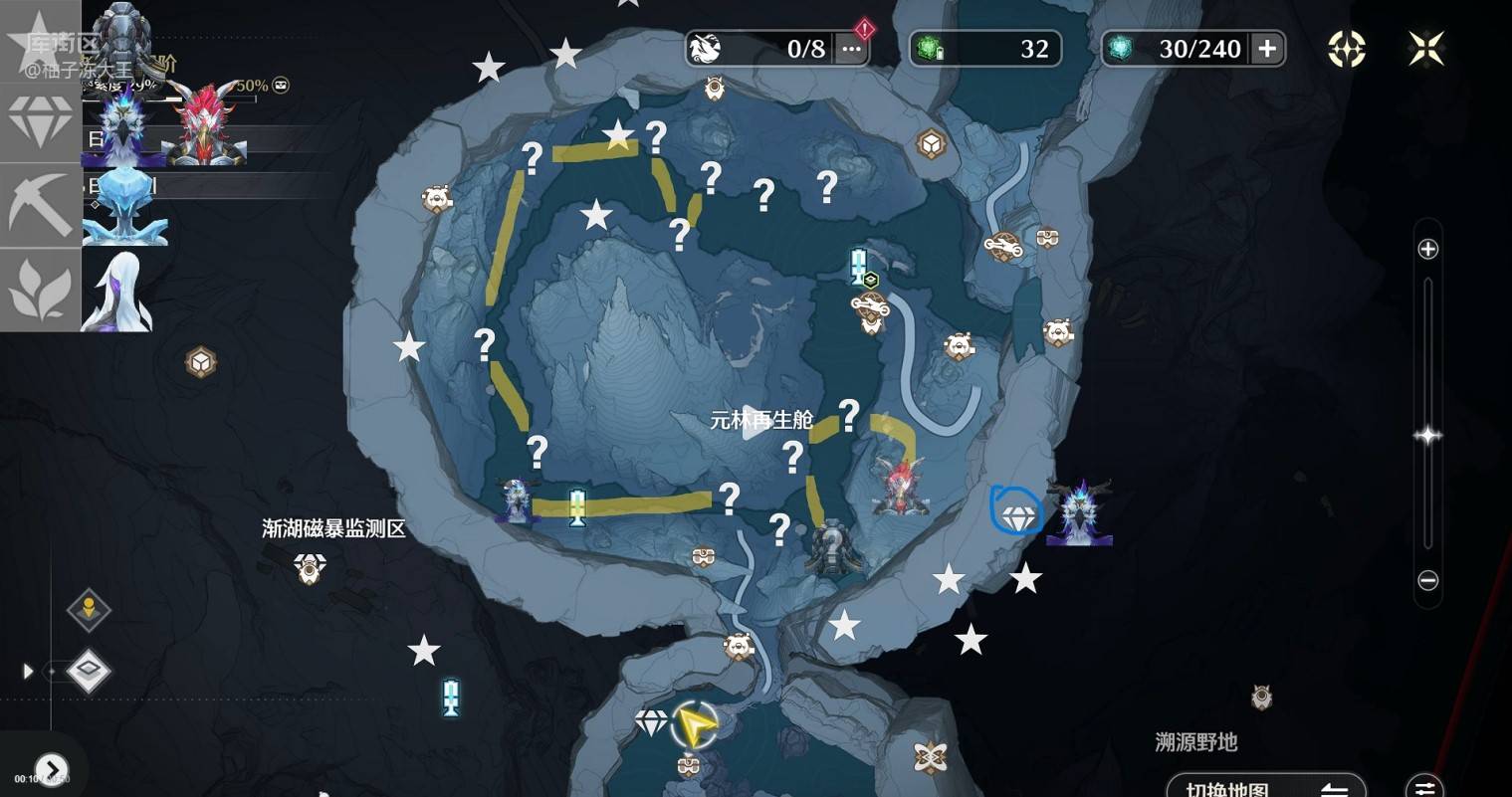Choose the pickaxe mining filter tab

[40, 205]
